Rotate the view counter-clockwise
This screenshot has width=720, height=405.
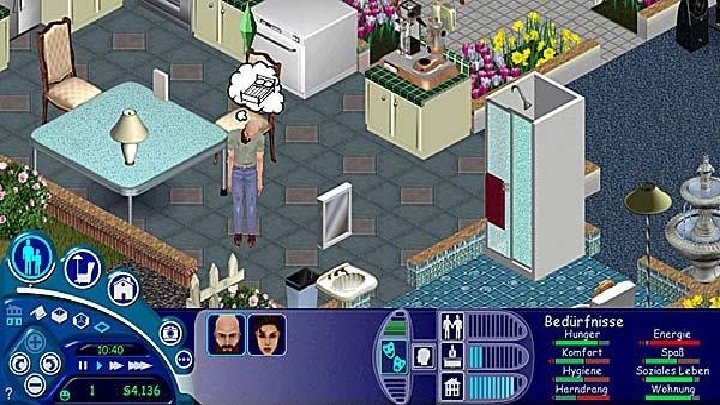pos(17,362)
